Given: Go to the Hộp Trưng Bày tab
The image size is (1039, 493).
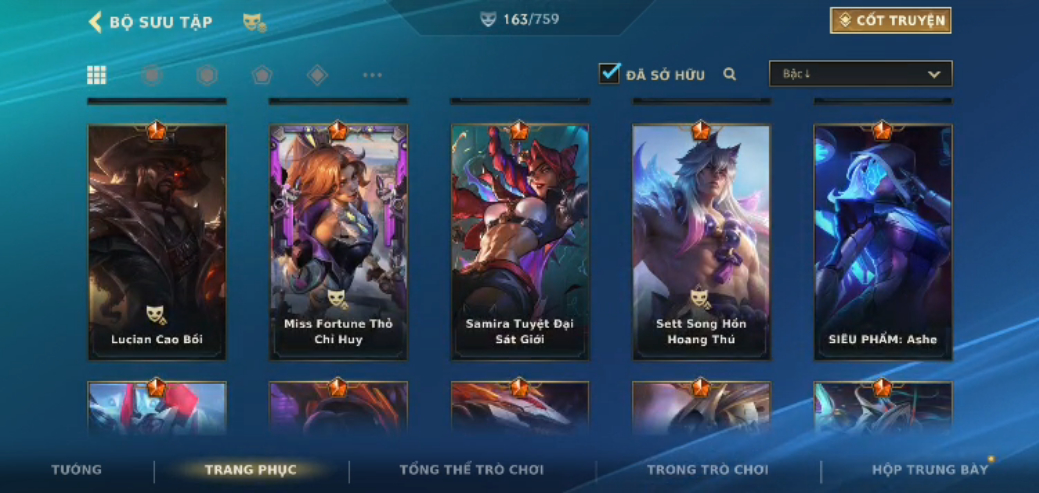Looking at the screenshot, I should coord(930,470).
